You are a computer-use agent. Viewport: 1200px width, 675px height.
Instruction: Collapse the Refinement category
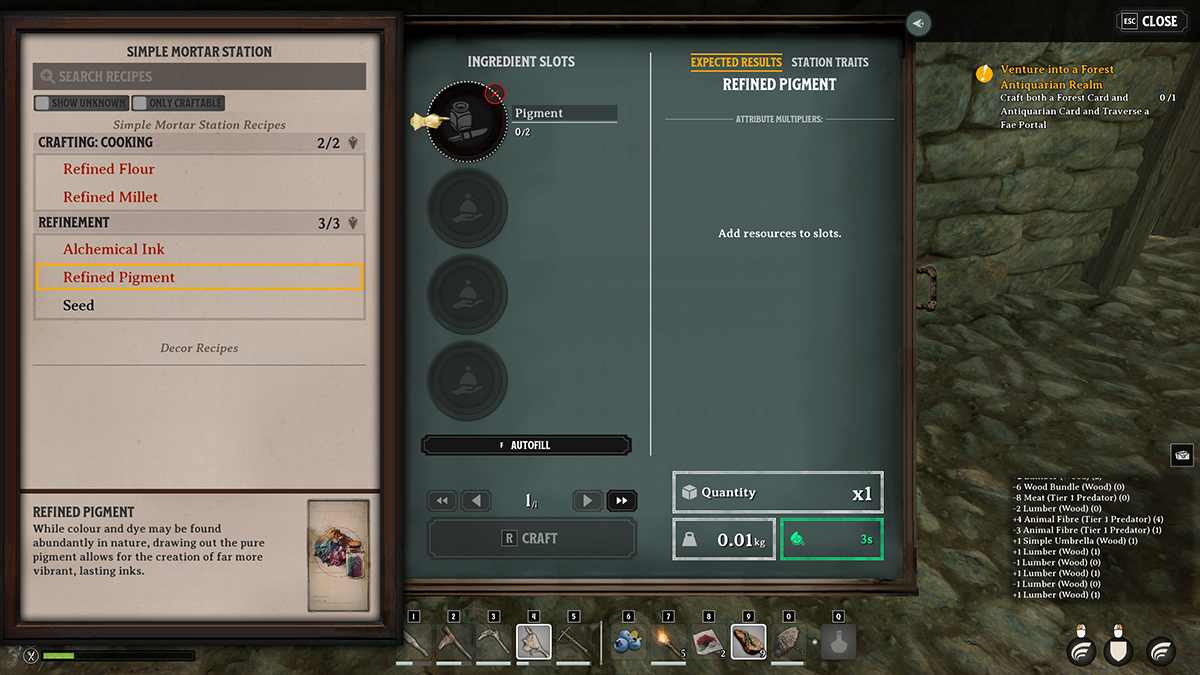(x=353, y=223)
